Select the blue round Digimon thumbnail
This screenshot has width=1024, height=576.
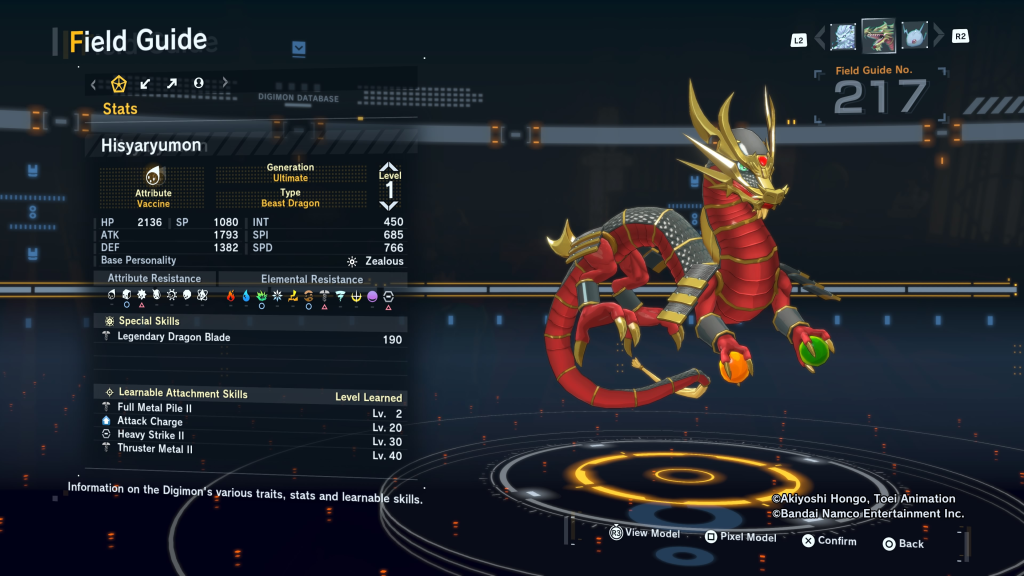click(915, 37)
